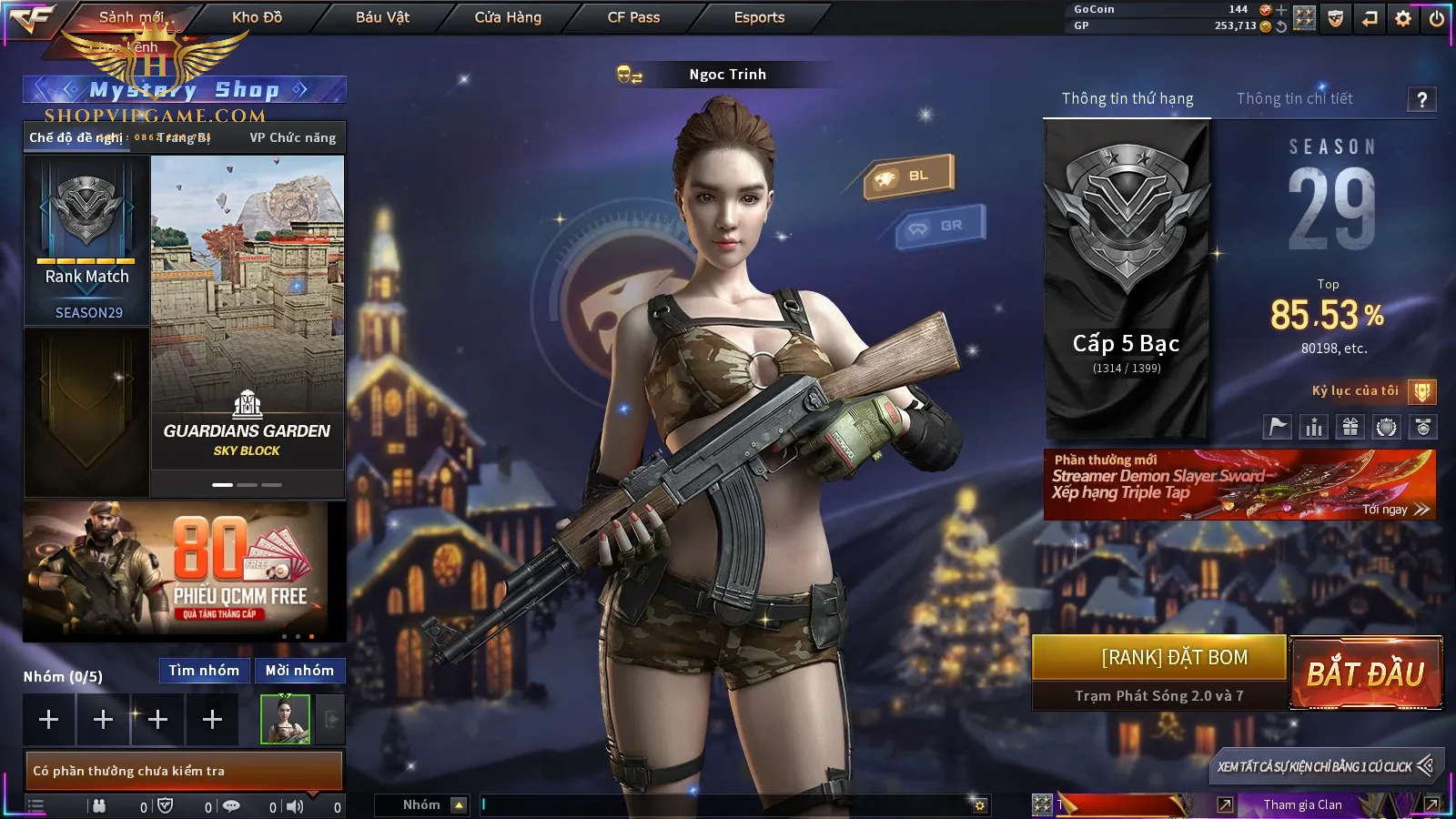Open the question mark help button
The image size is (1456, 819).
(1421, 99)
